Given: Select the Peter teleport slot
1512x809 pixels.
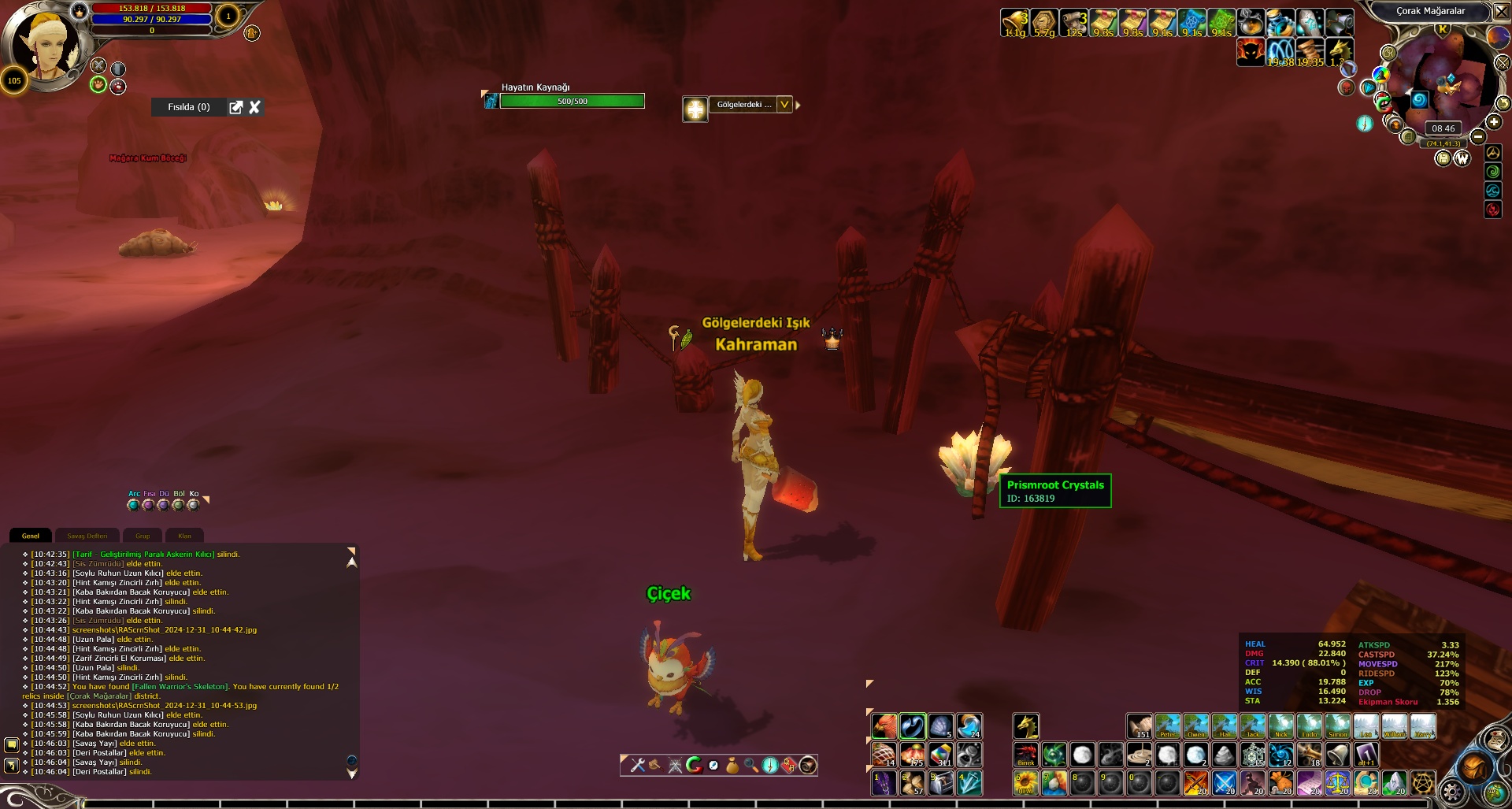Looking at the screenshot, I should coord(1167,726).
